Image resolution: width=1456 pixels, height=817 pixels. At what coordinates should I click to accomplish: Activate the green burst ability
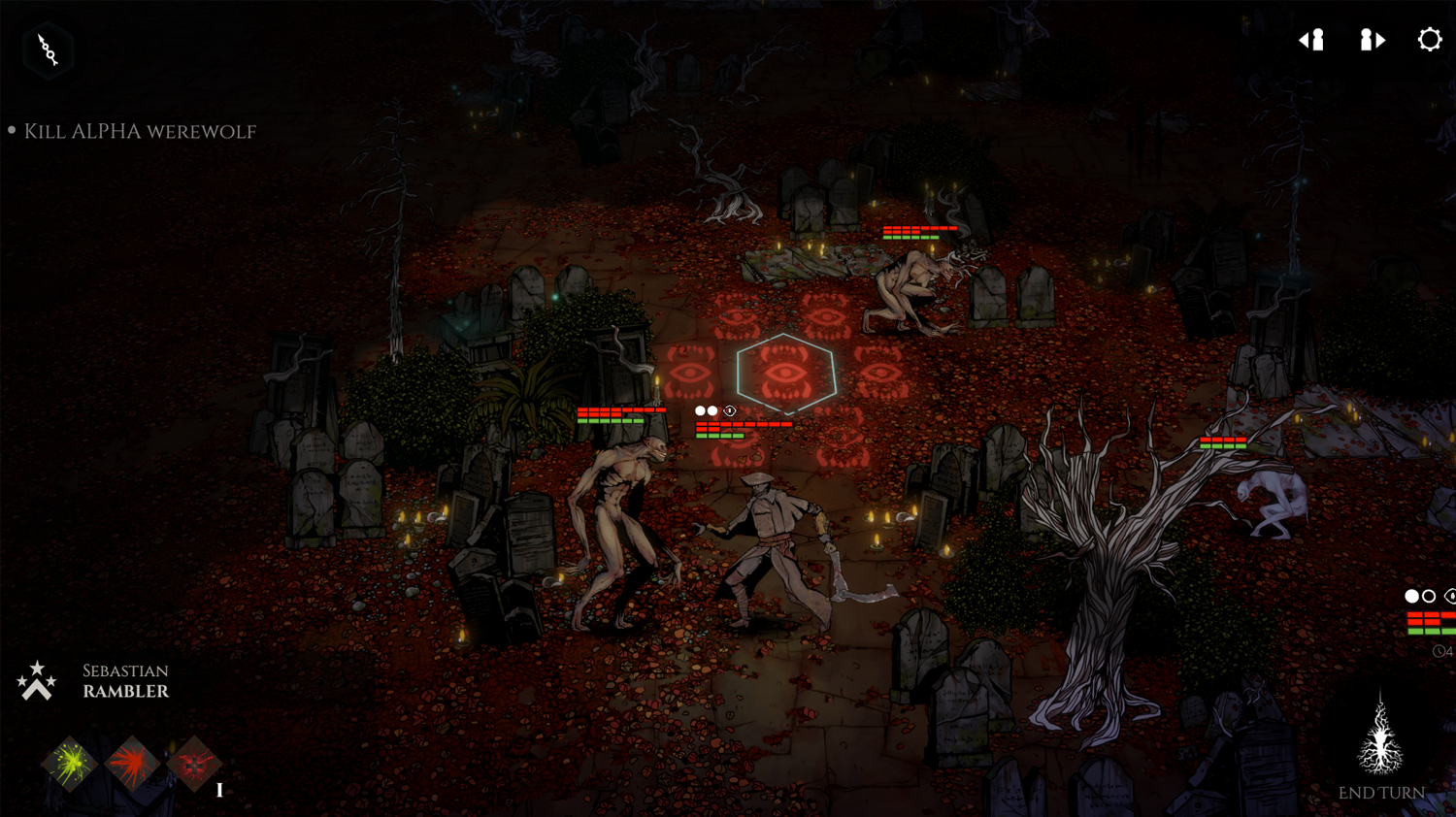69,765
